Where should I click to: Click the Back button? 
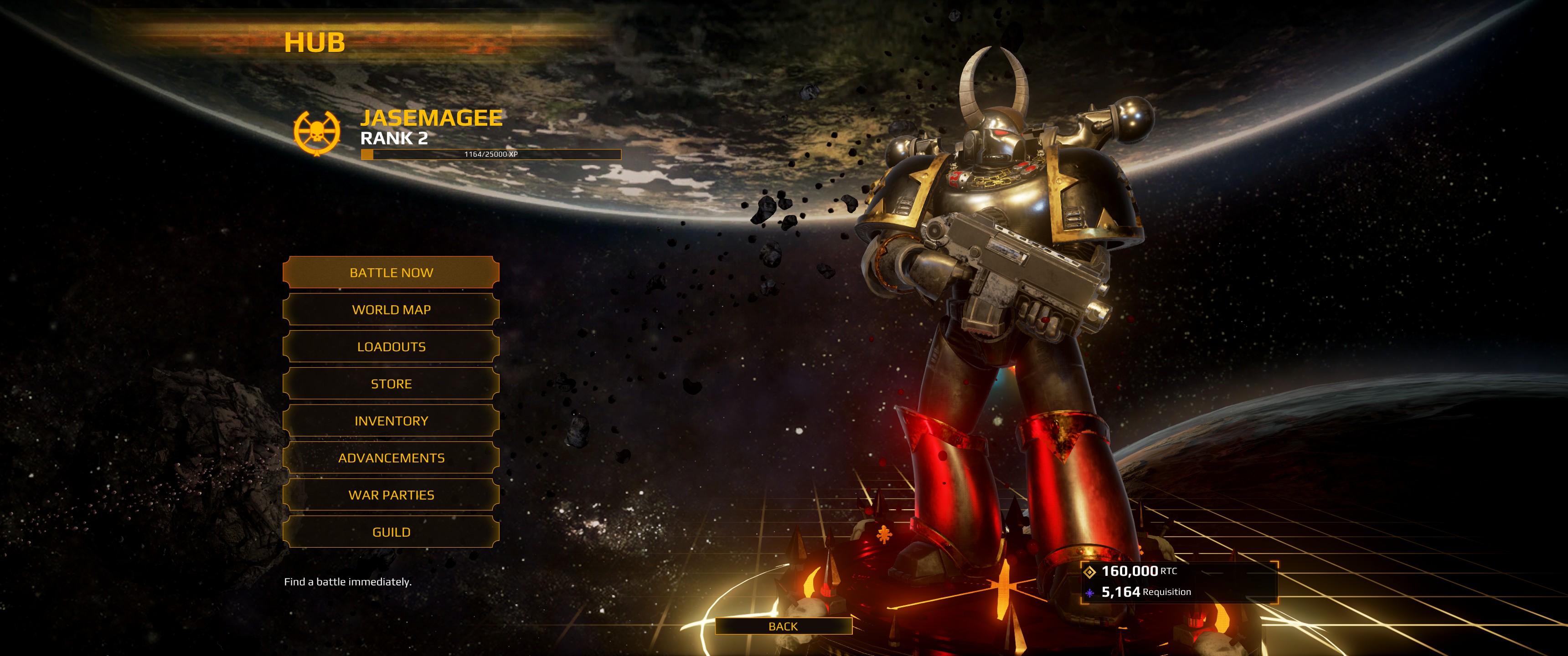[783, 626]
